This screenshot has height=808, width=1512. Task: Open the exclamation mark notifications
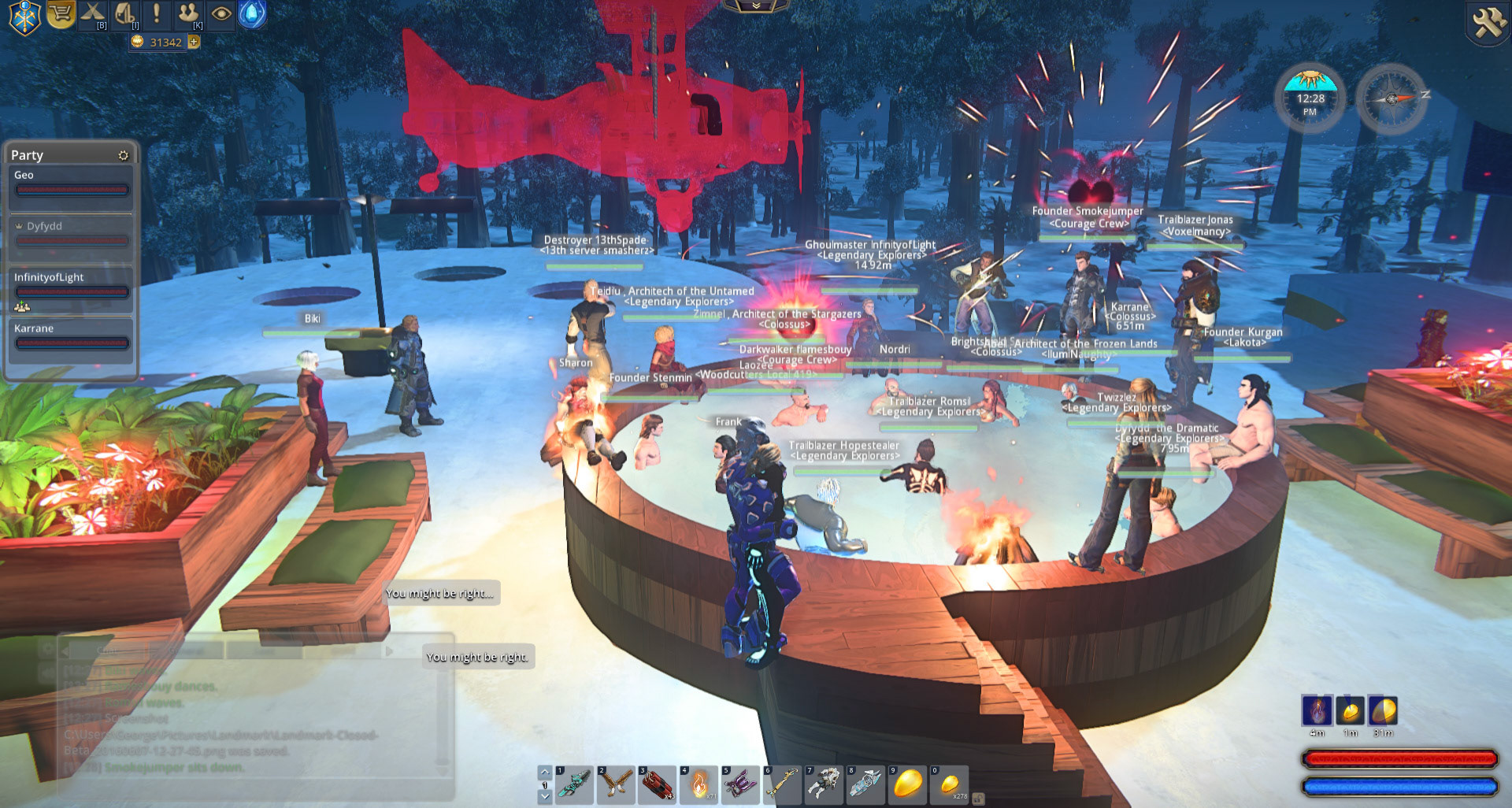(157, 14)
